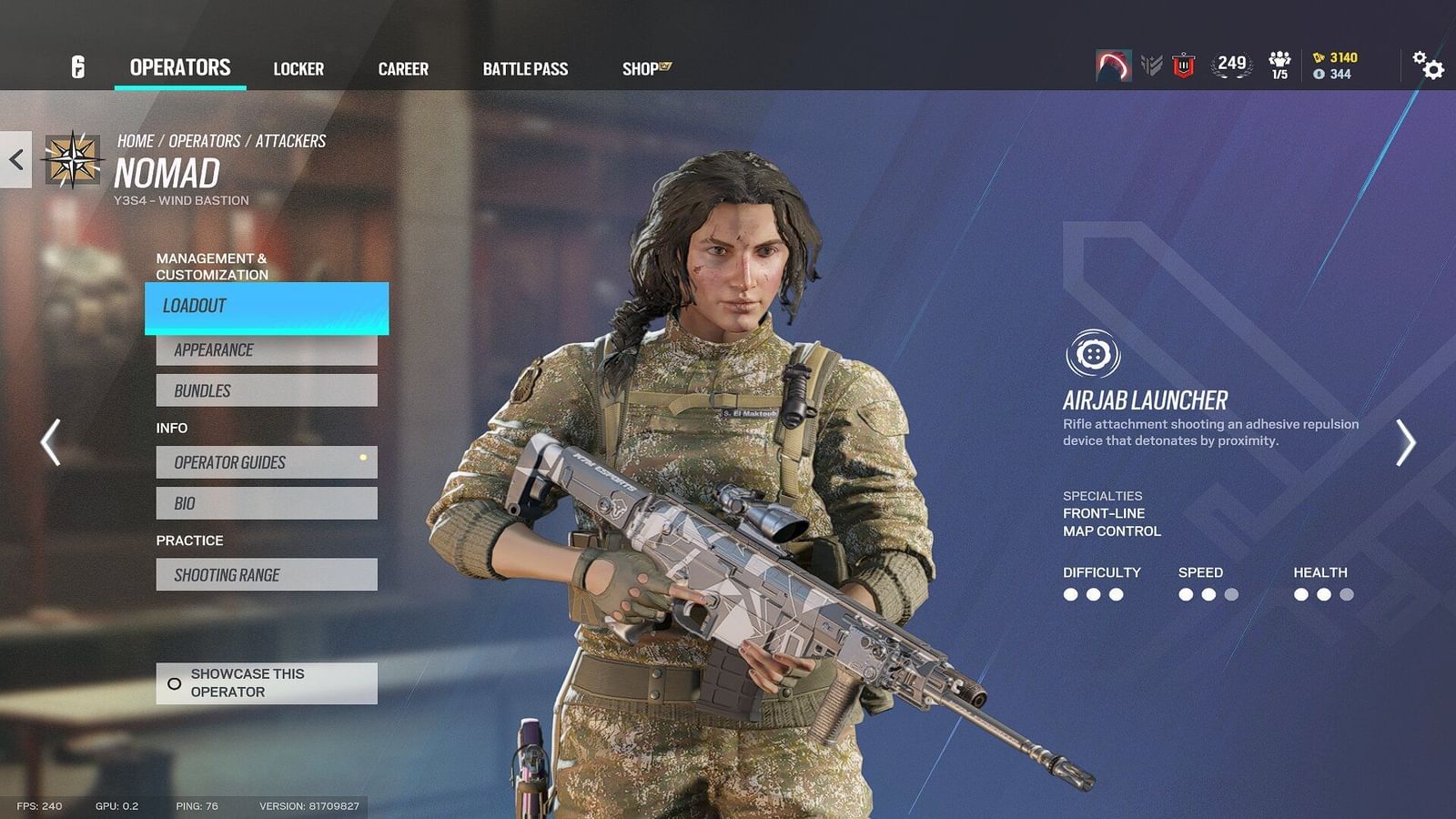Go to previous operator with left arrow
Image resolution: width=1456 pixels, height=819 pixels.
click(49, 443)
